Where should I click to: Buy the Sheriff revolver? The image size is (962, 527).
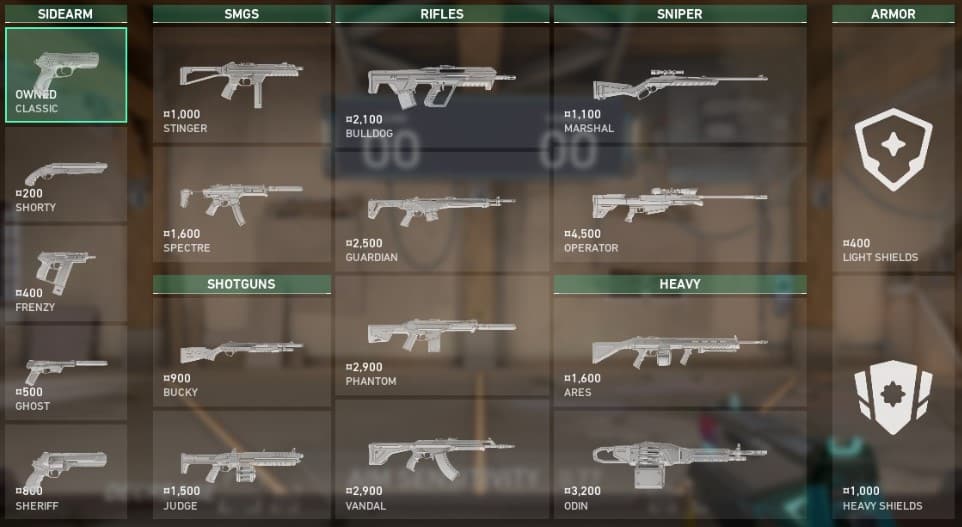coord(66,471)
